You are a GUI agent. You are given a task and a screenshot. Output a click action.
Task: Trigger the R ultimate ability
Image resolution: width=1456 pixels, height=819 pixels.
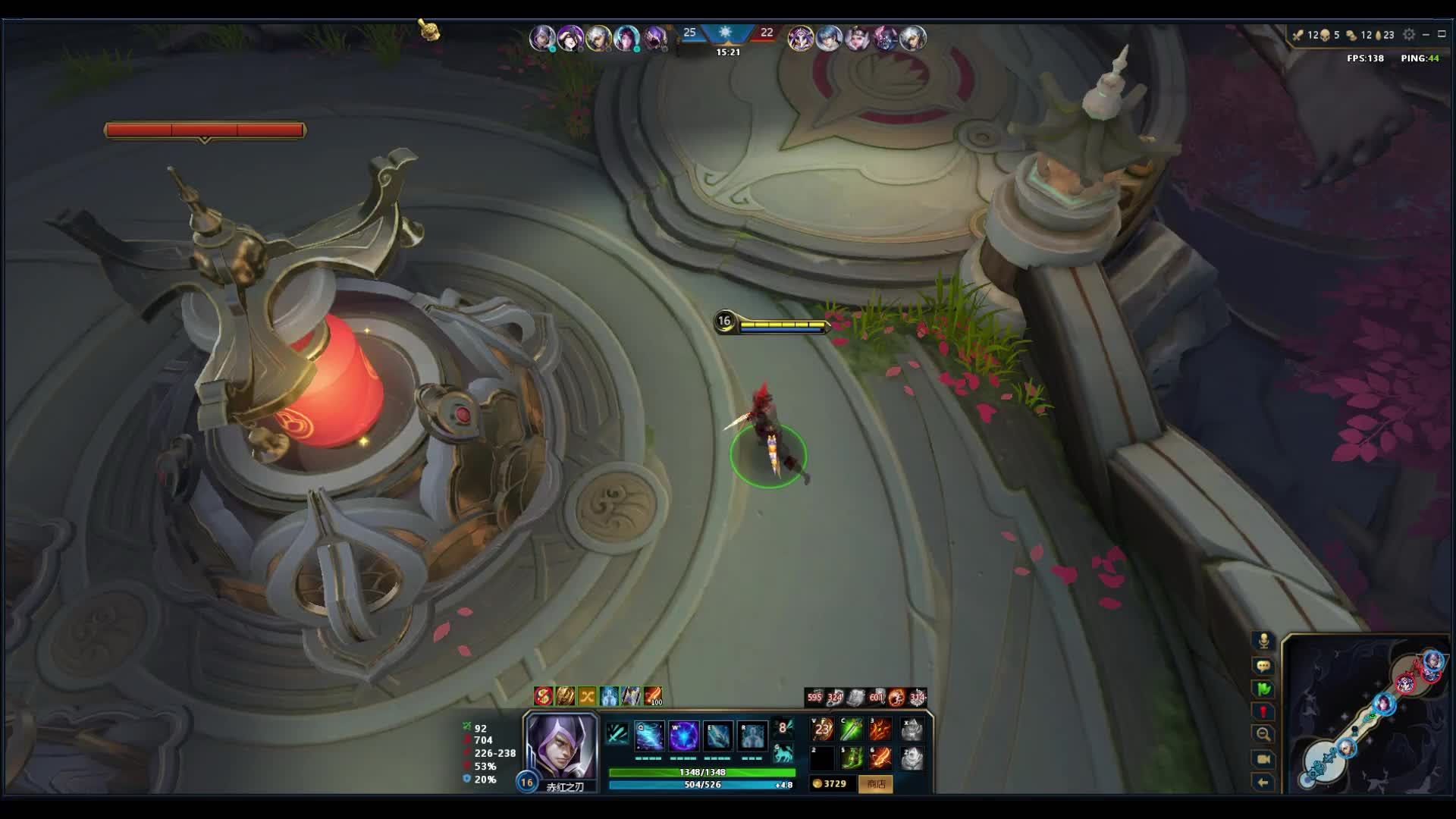tap(752, 735)
